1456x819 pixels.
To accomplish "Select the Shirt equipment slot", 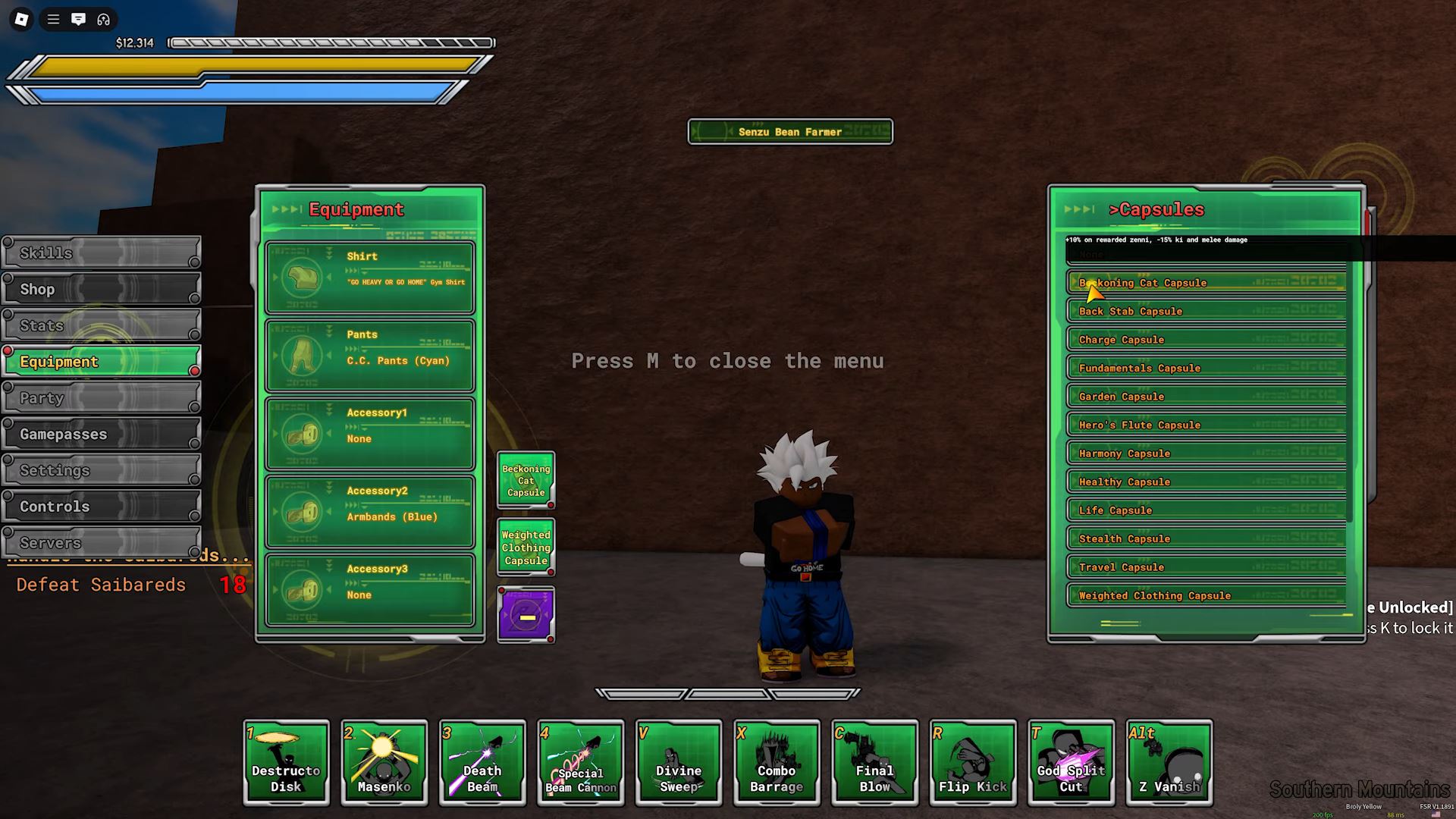I will coord(370,278).
